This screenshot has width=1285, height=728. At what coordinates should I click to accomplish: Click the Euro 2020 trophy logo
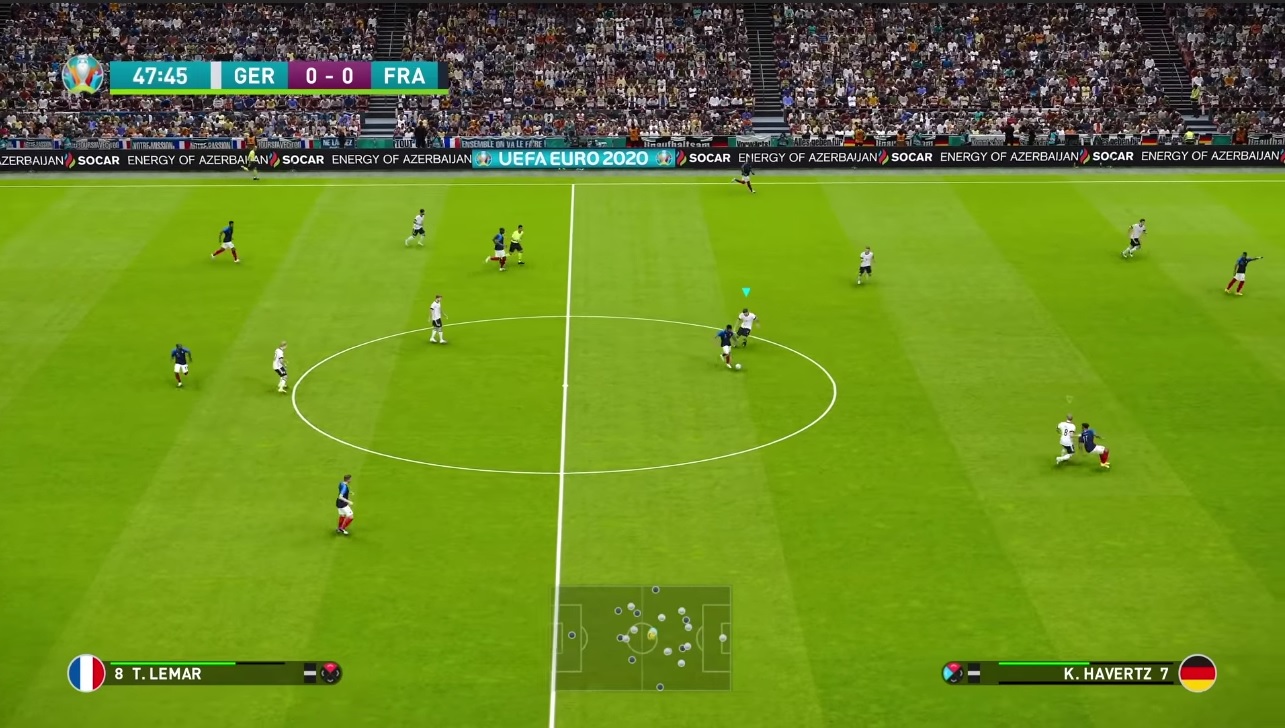point(82,75)
